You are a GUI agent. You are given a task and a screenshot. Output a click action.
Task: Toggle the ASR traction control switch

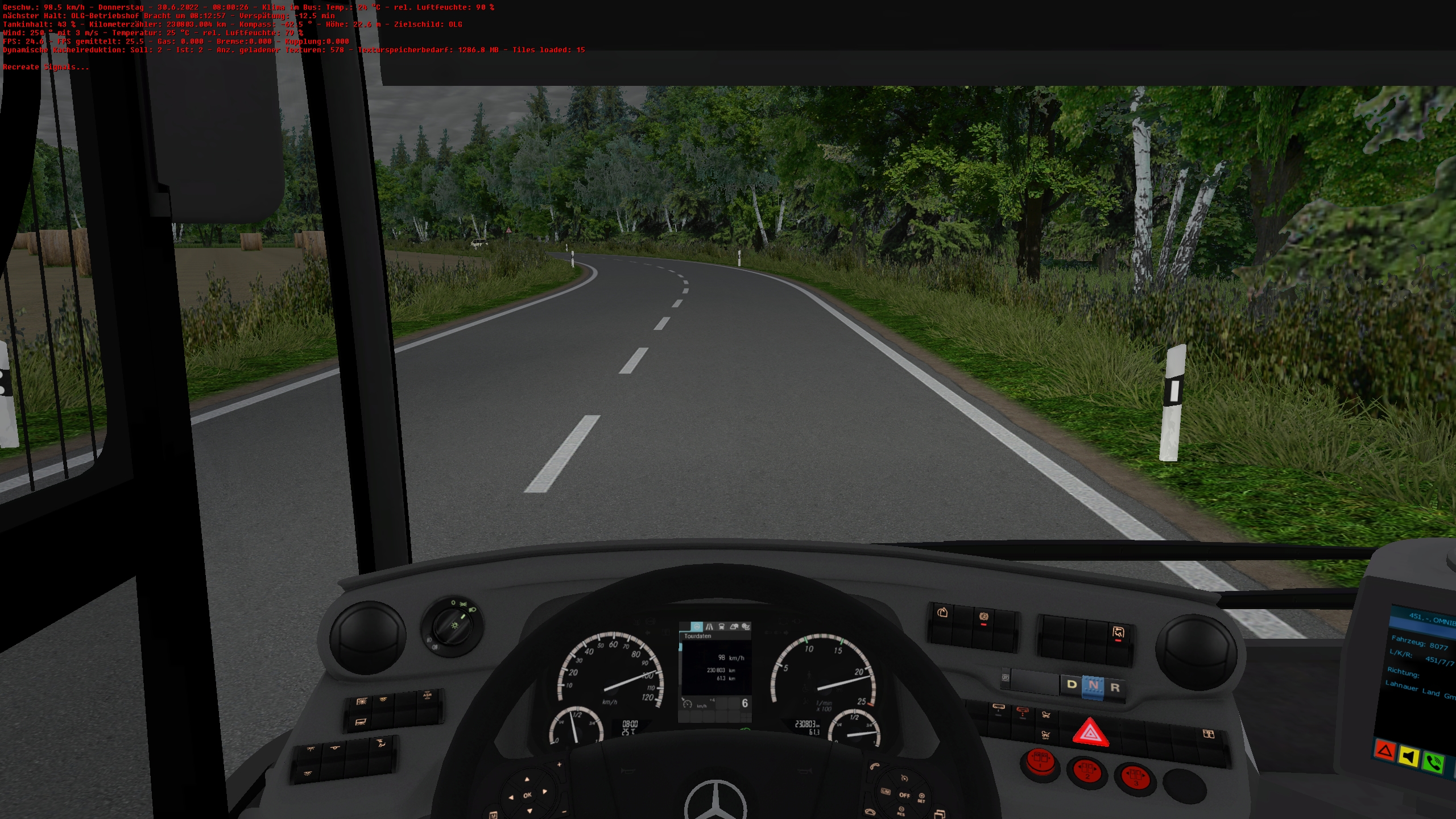[427, 697]
